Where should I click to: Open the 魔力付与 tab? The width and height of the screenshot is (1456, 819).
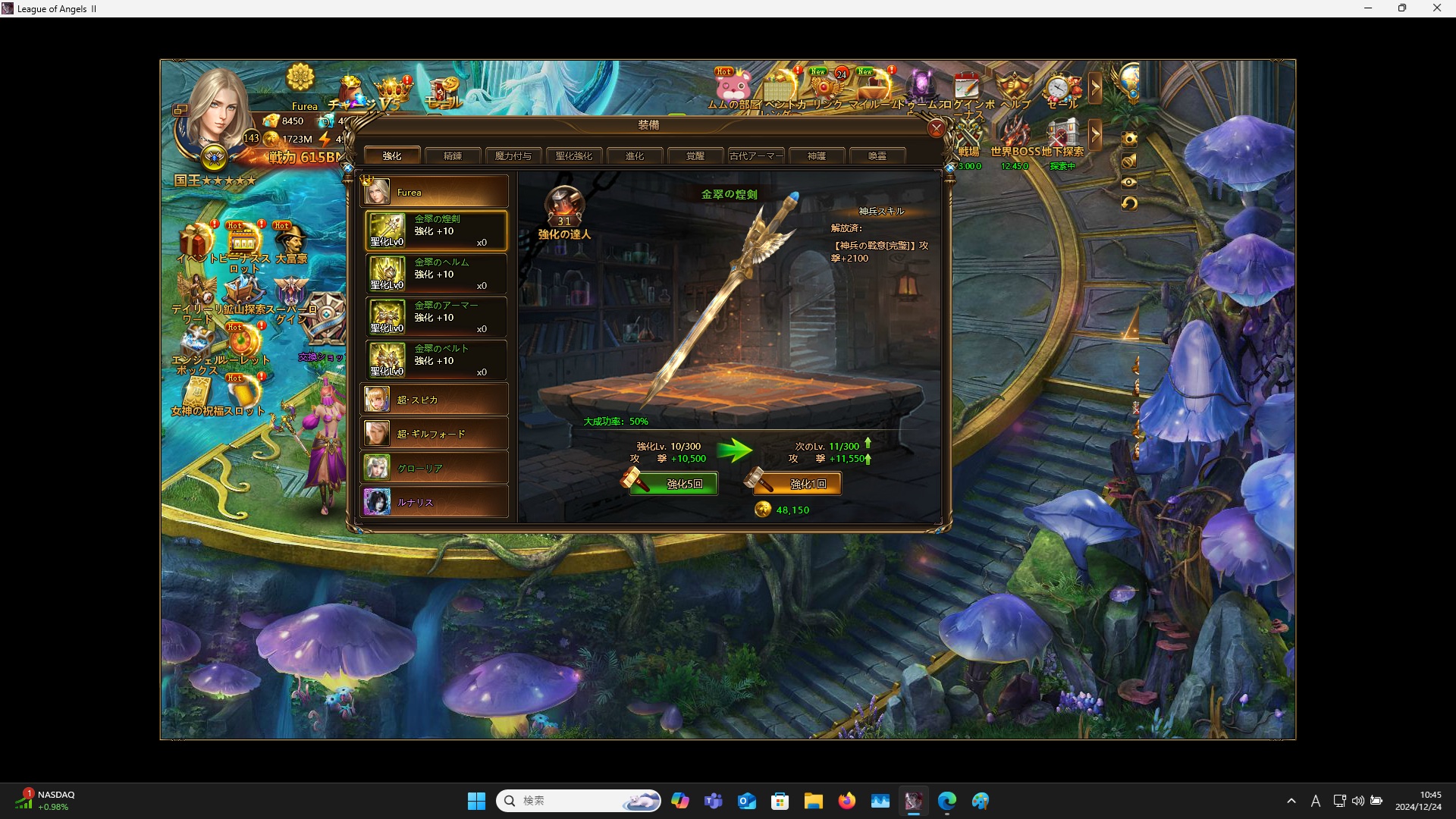513,155
